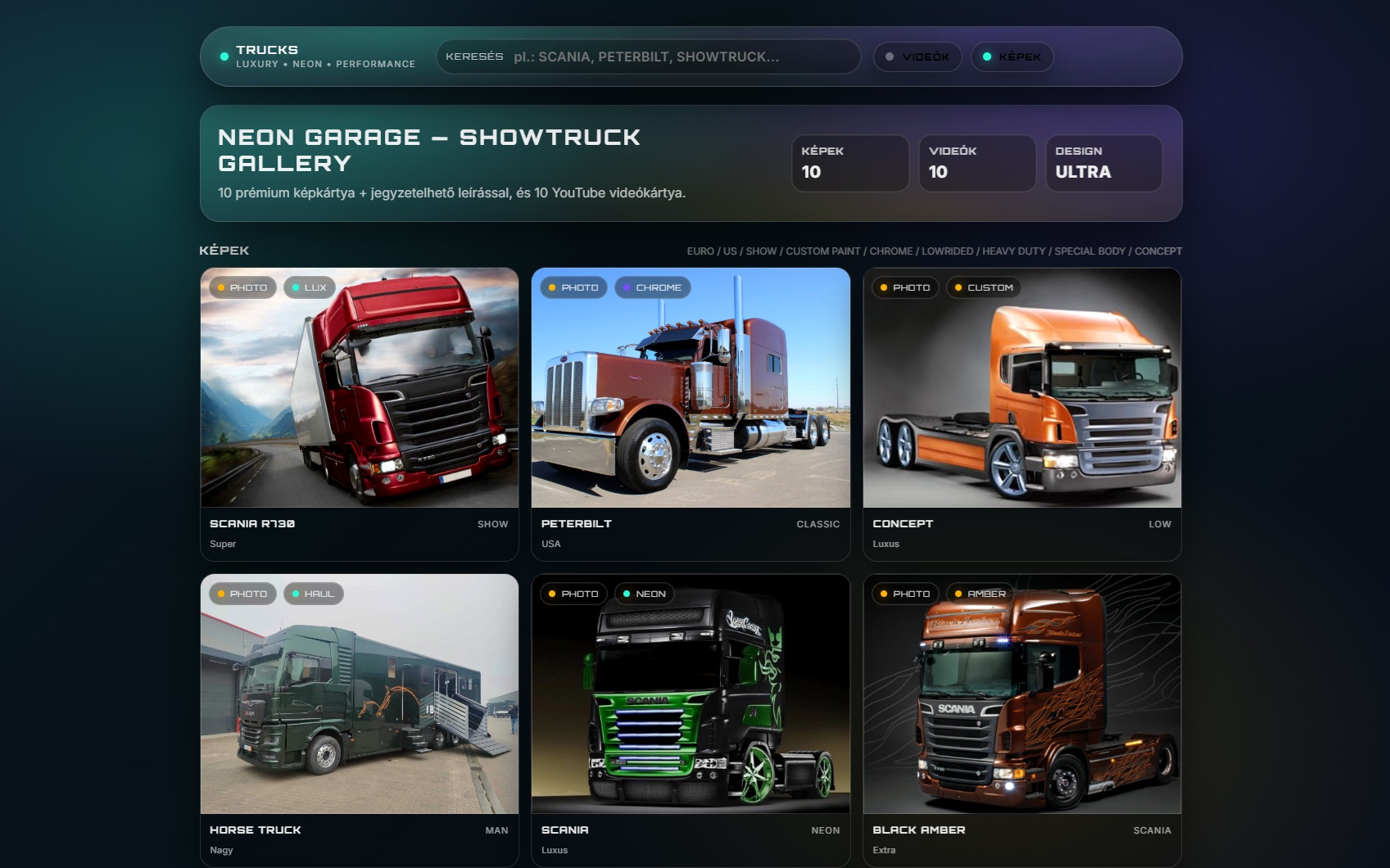Click the search field for trucks
The image size is (1390, 868).
pos(680,57)
